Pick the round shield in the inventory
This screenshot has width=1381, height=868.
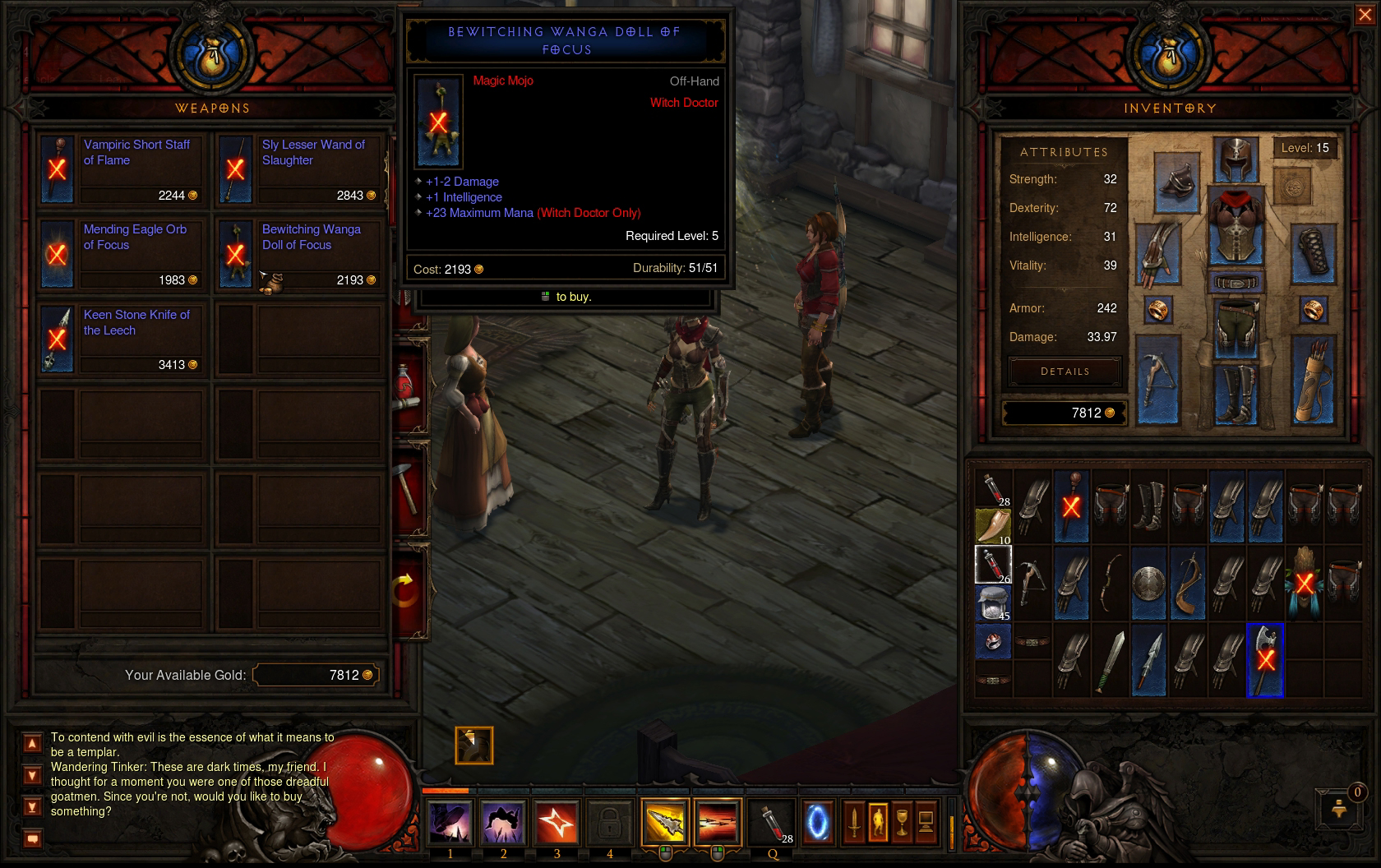point(1149,584)
